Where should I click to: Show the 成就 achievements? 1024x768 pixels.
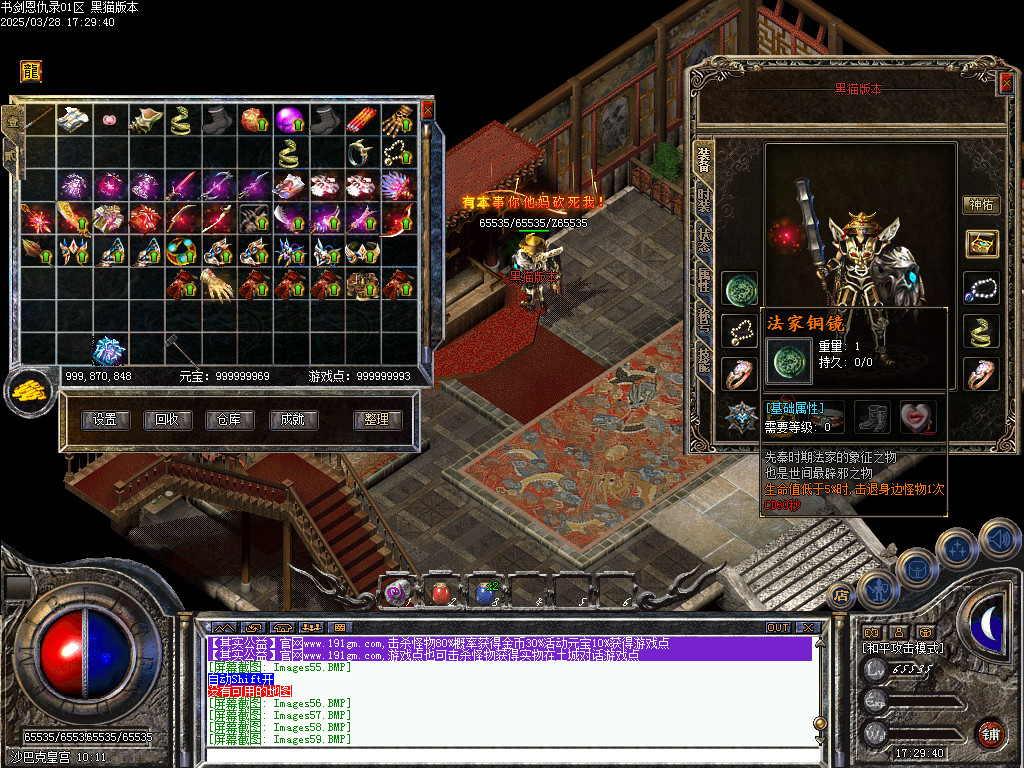point(292,420)
